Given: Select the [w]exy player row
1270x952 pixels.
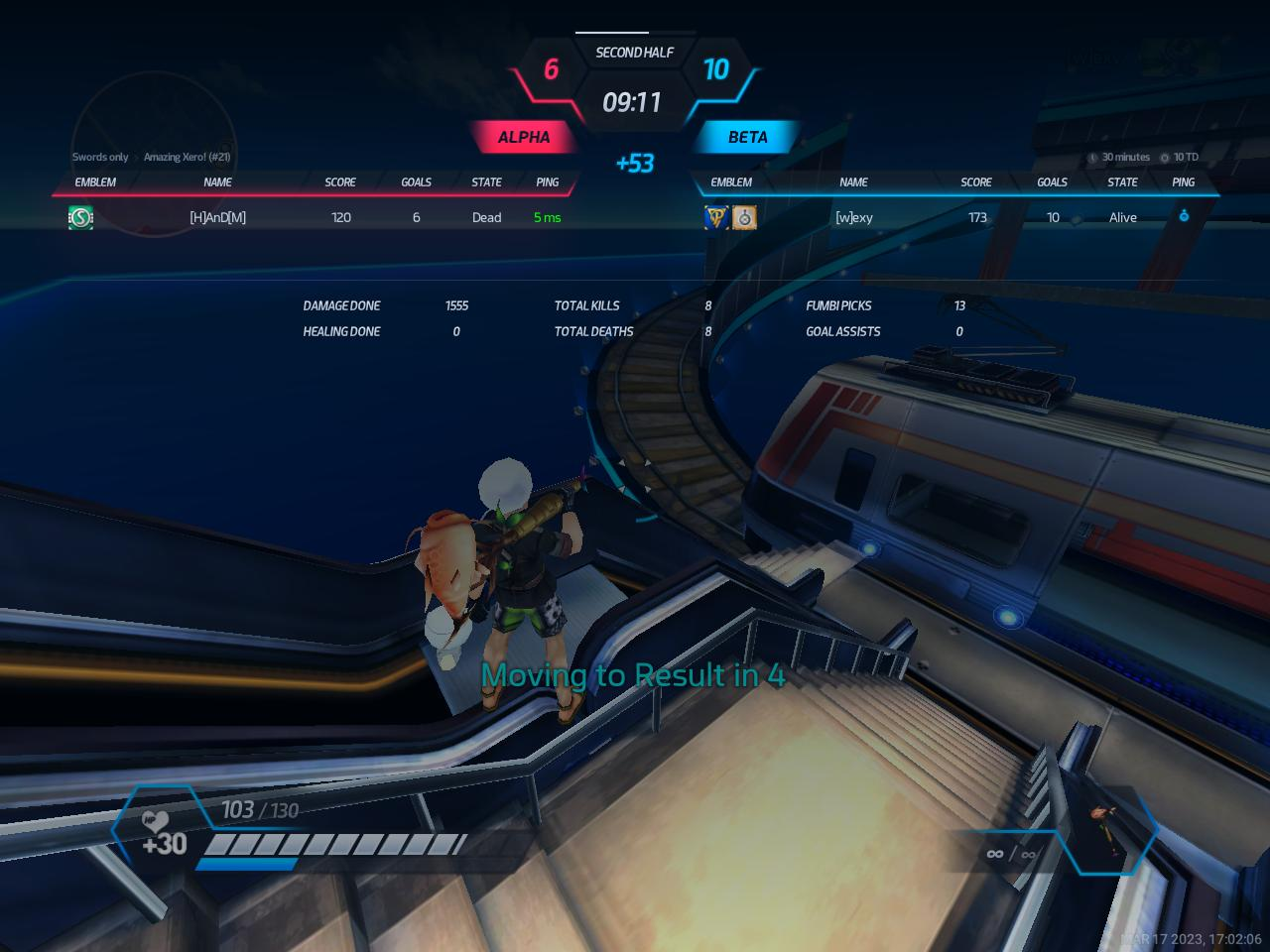Looking at the screenshot, I should click(x=854, y=217).
